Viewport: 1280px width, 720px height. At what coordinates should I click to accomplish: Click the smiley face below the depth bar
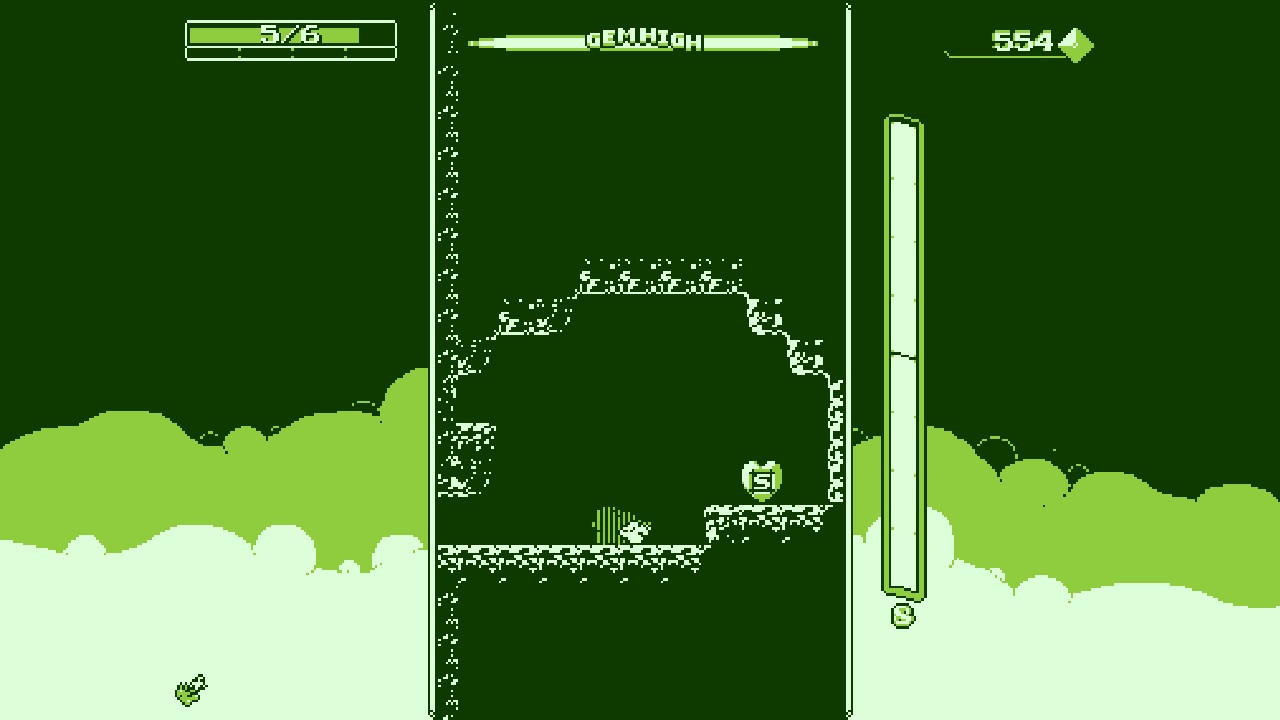pos(902,615)
